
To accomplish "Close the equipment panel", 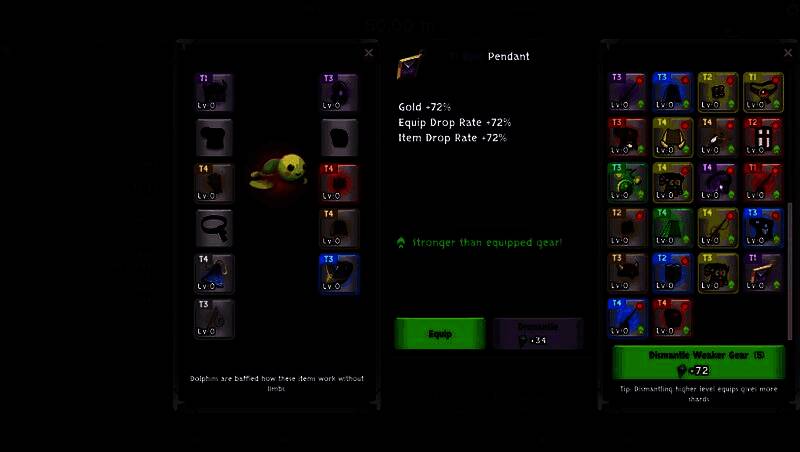I will click(x=368, y=53).
